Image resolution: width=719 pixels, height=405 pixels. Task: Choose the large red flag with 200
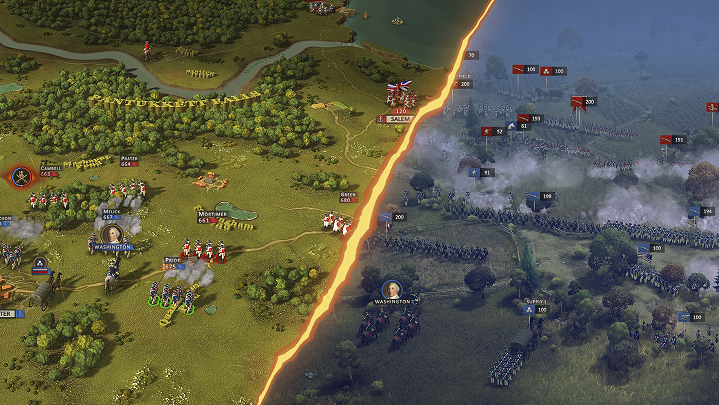(578, 102)
